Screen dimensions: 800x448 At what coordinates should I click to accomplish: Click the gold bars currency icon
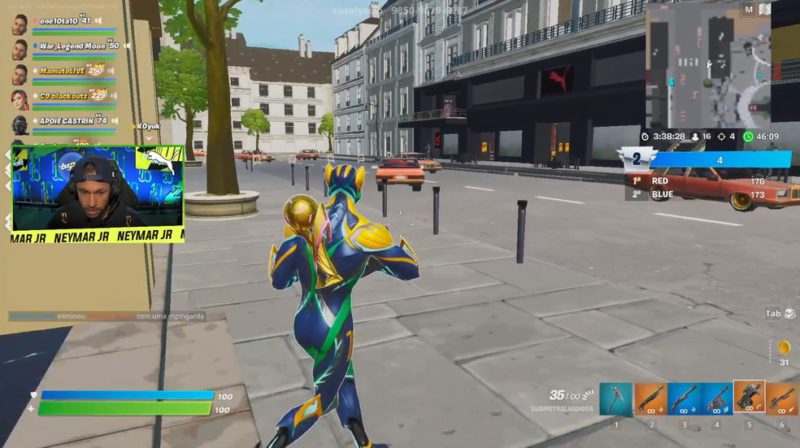point(784,347)
